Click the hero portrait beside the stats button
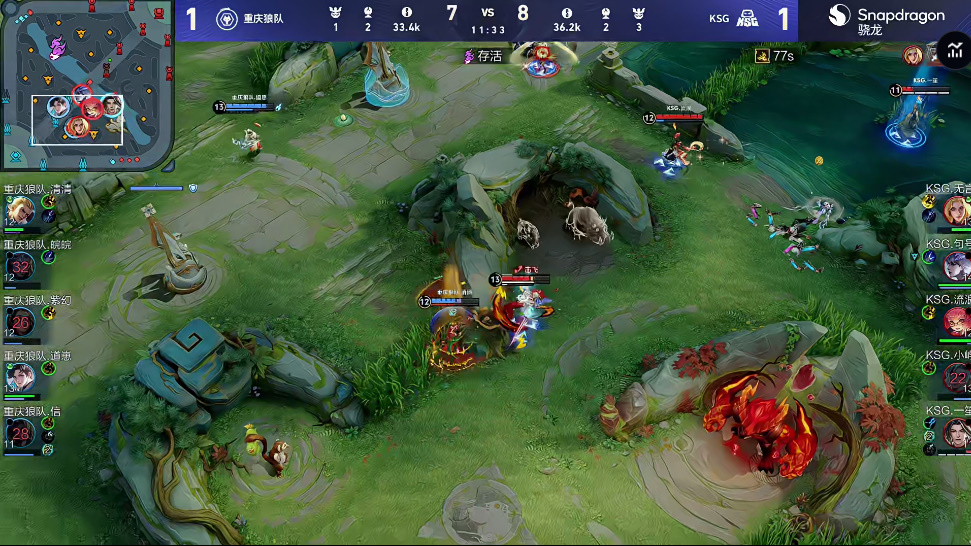The height and width of the screenshot is (546, 971). click(913, 55)
